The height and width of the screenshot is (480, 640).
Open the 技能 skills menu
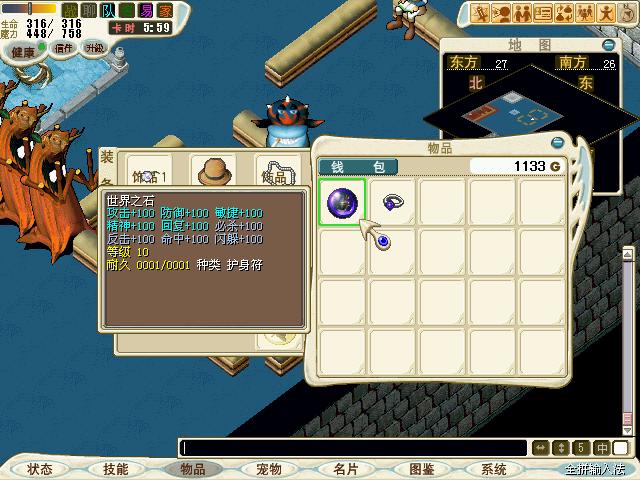[x=116, y=469]
